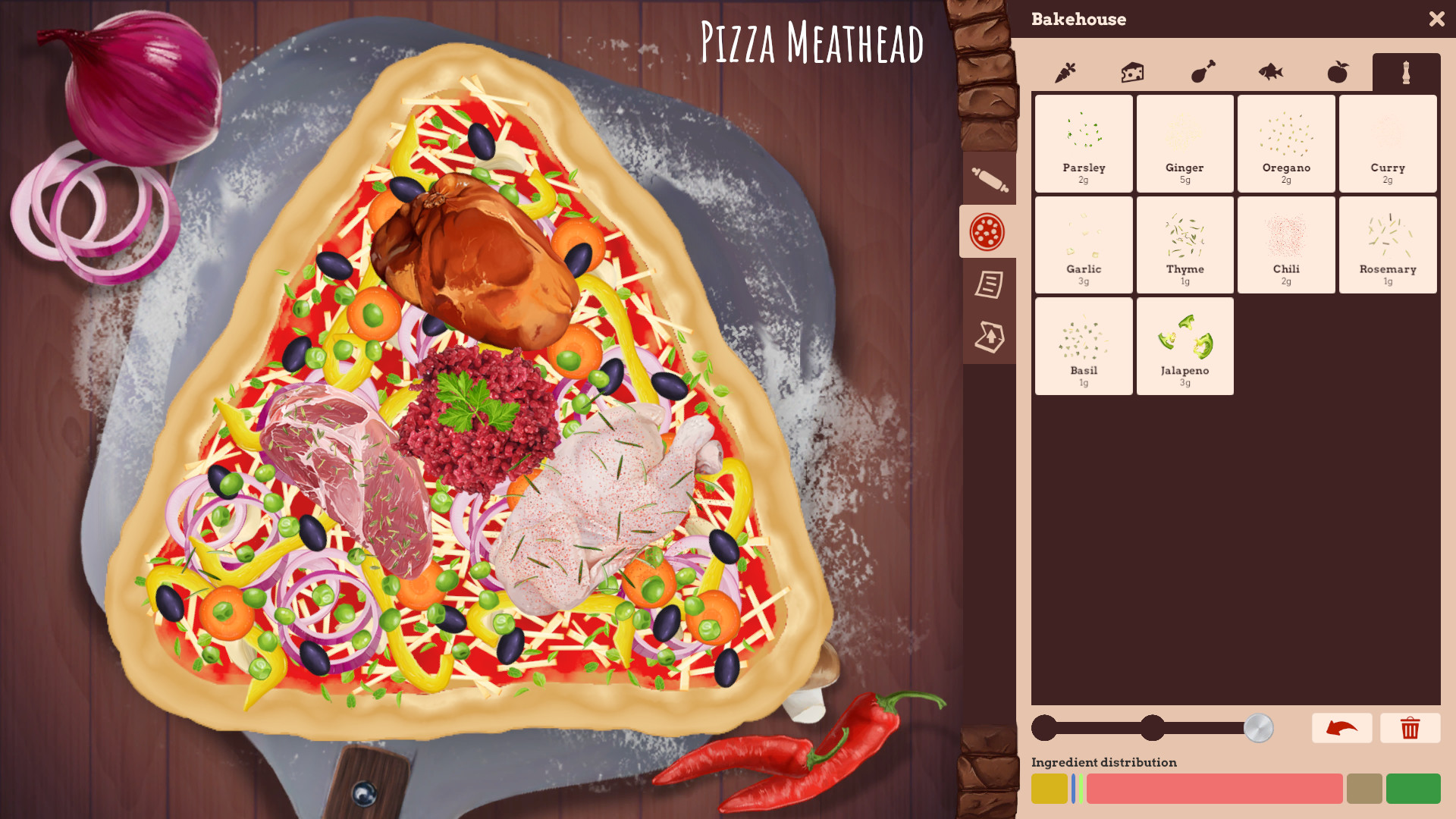Image resolution: width=1456 pixels, height=819 pixels.
Task: Select the pepper grinder spices category
Action: coord(1406,72)
